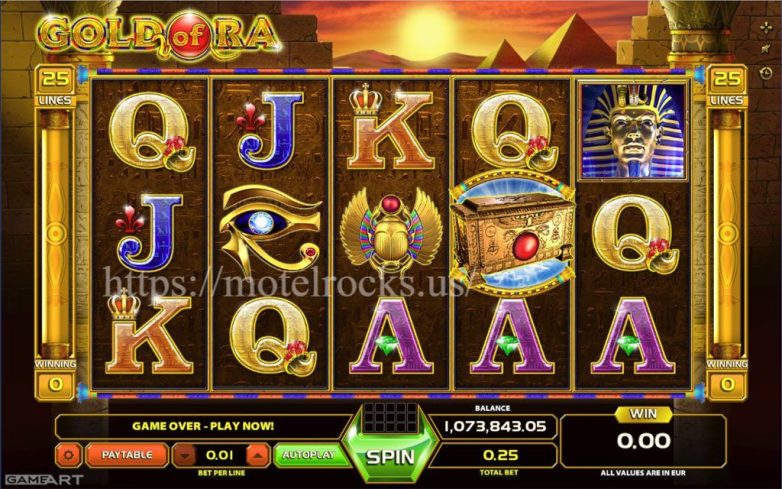The width and height of the screenshot is (782, 489).
Task: Open settings via the gear icon
Action: (70, 455)
